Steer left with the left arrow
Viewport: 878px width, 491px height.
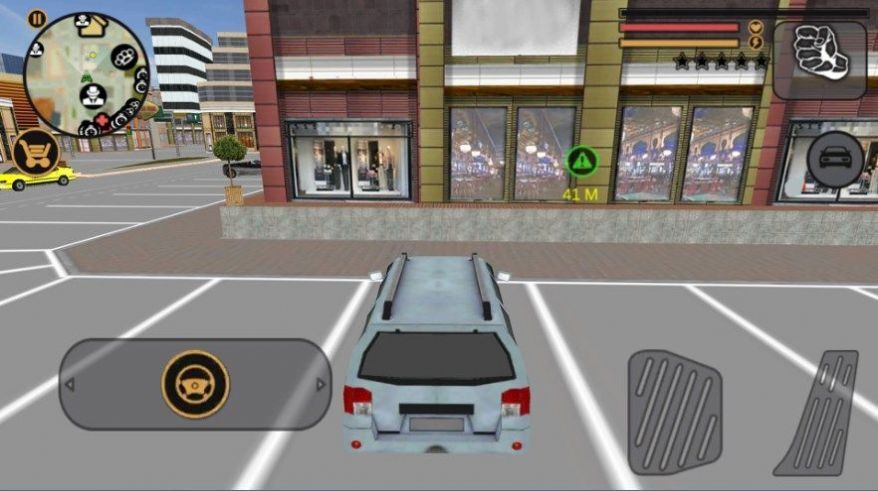[69, 385]
